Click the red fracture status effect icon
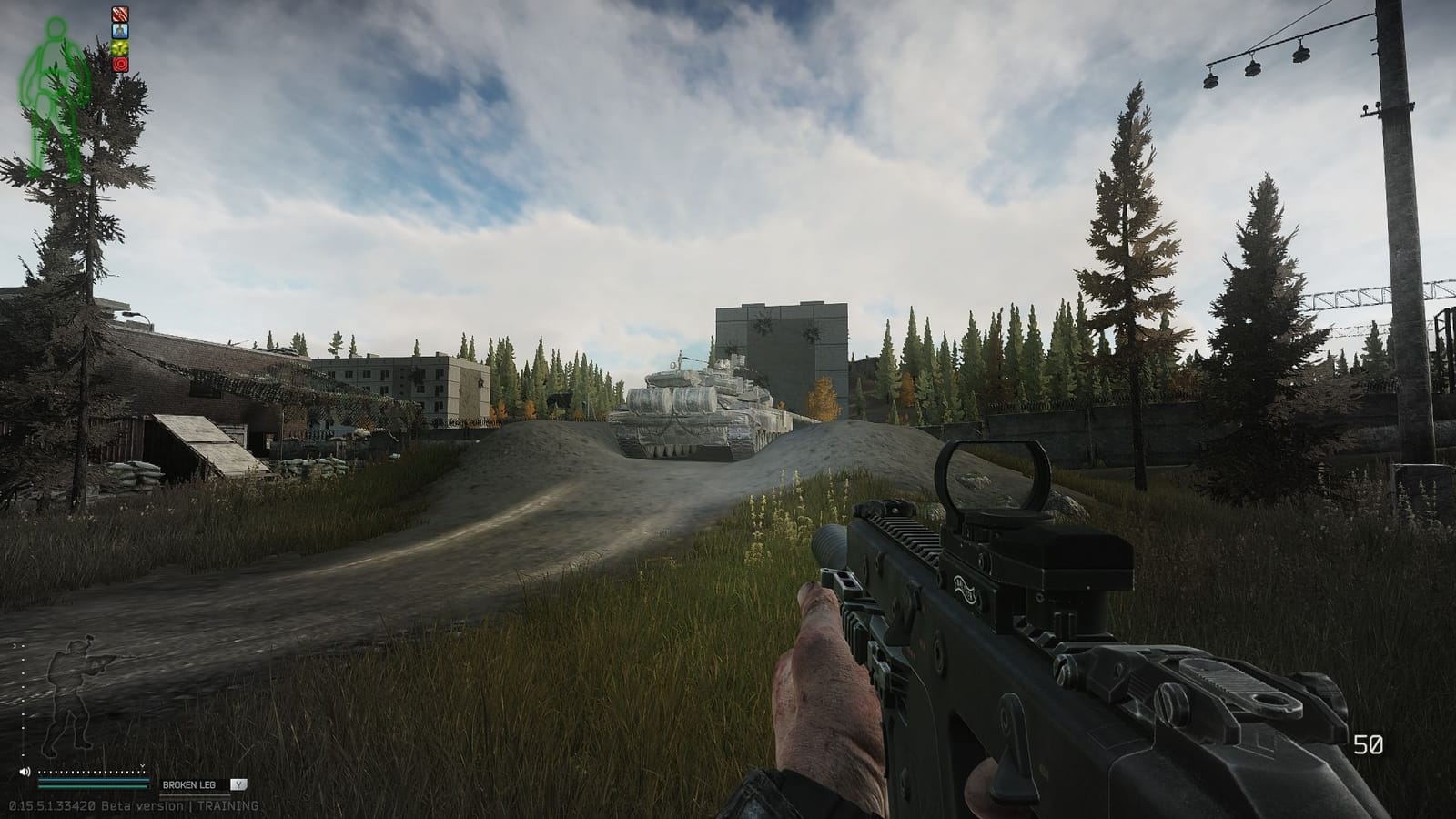Viewport: 1456px width, 819px height. pos(121,65)
